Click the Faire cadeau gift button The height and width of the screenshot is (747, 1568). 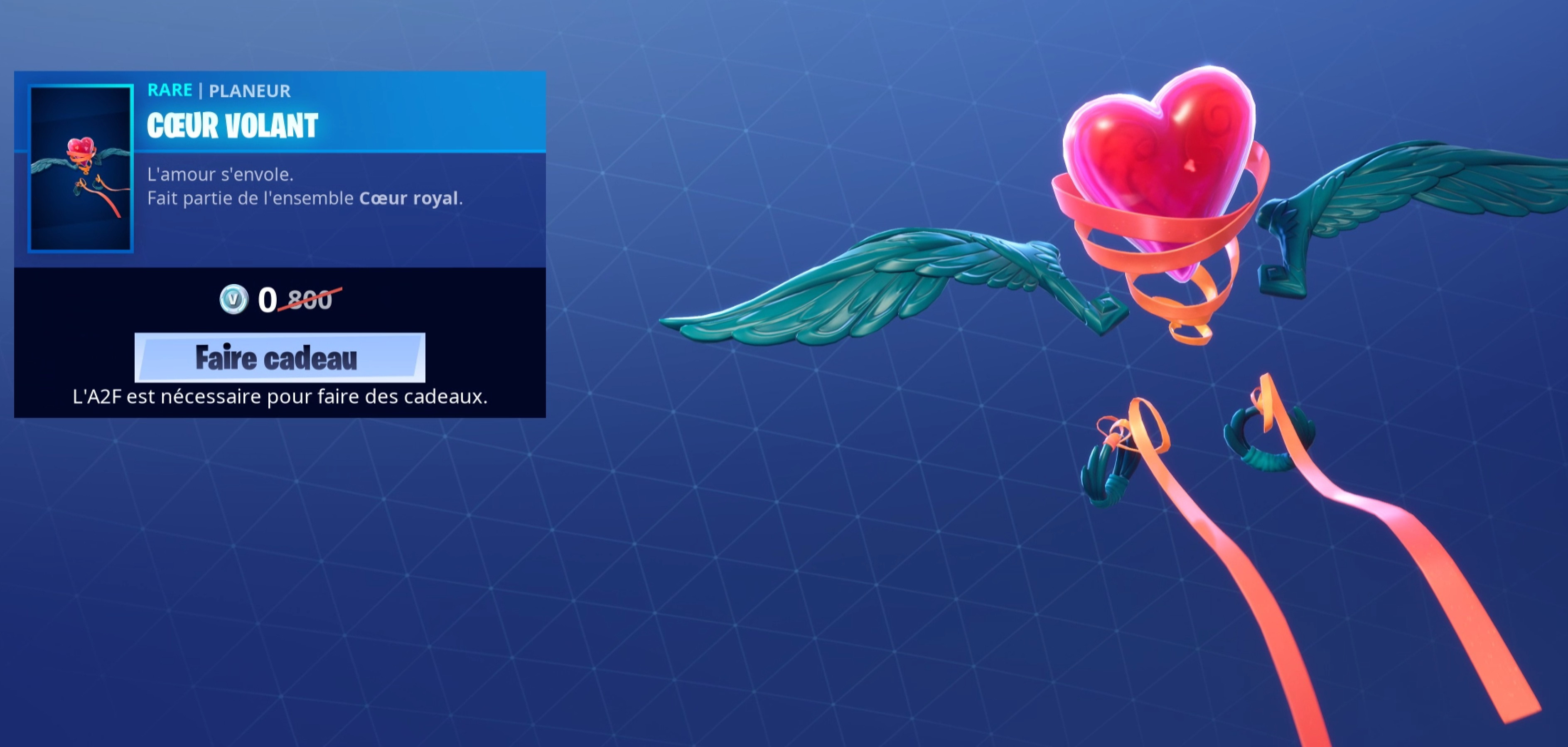point(279,357)
